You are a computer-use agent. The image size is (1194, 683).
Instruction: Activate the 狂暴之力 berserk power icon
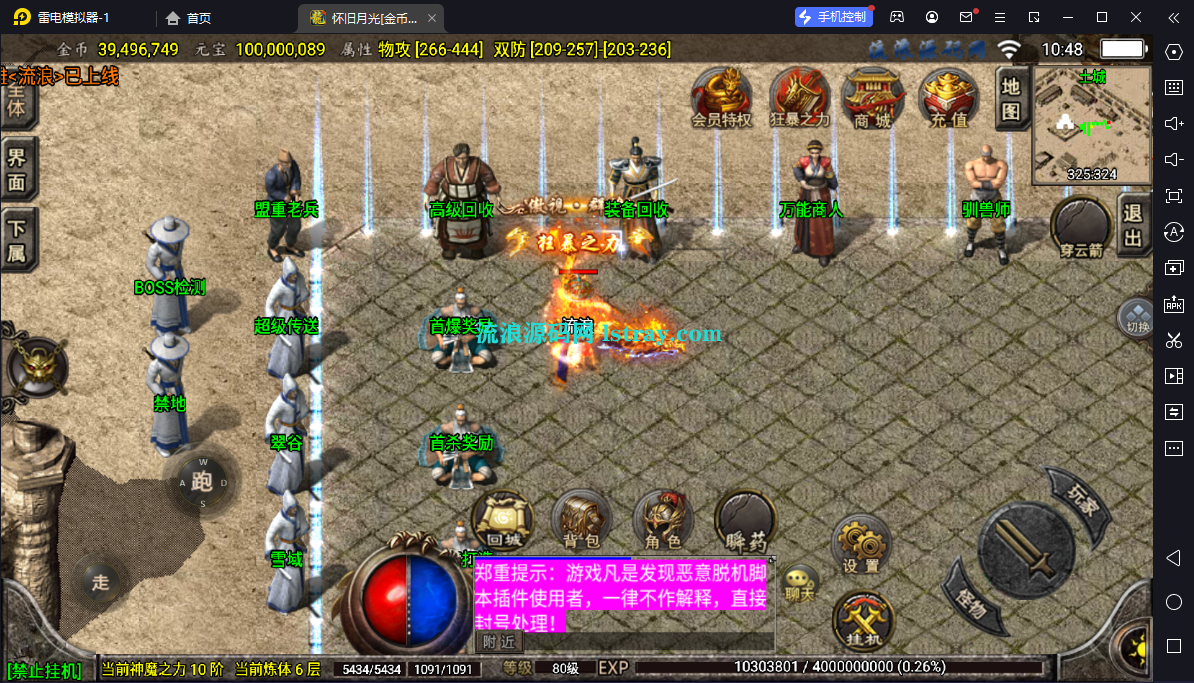[x=799, y=96]
